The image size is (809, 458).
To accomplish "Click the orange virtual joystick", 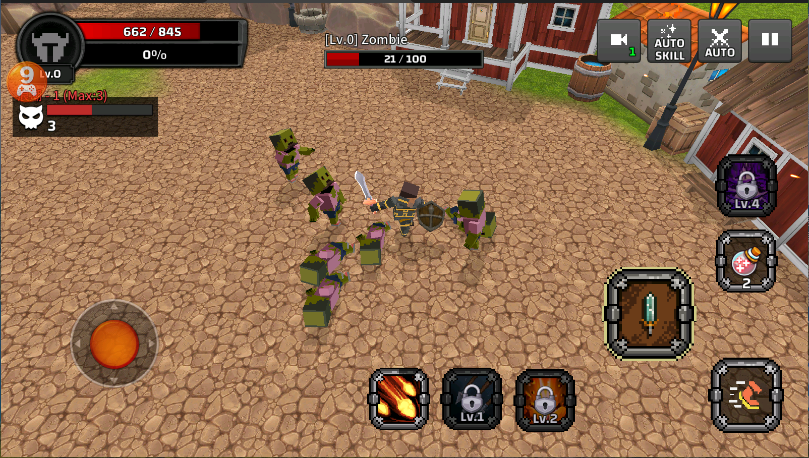I will (x=114, y=344).
